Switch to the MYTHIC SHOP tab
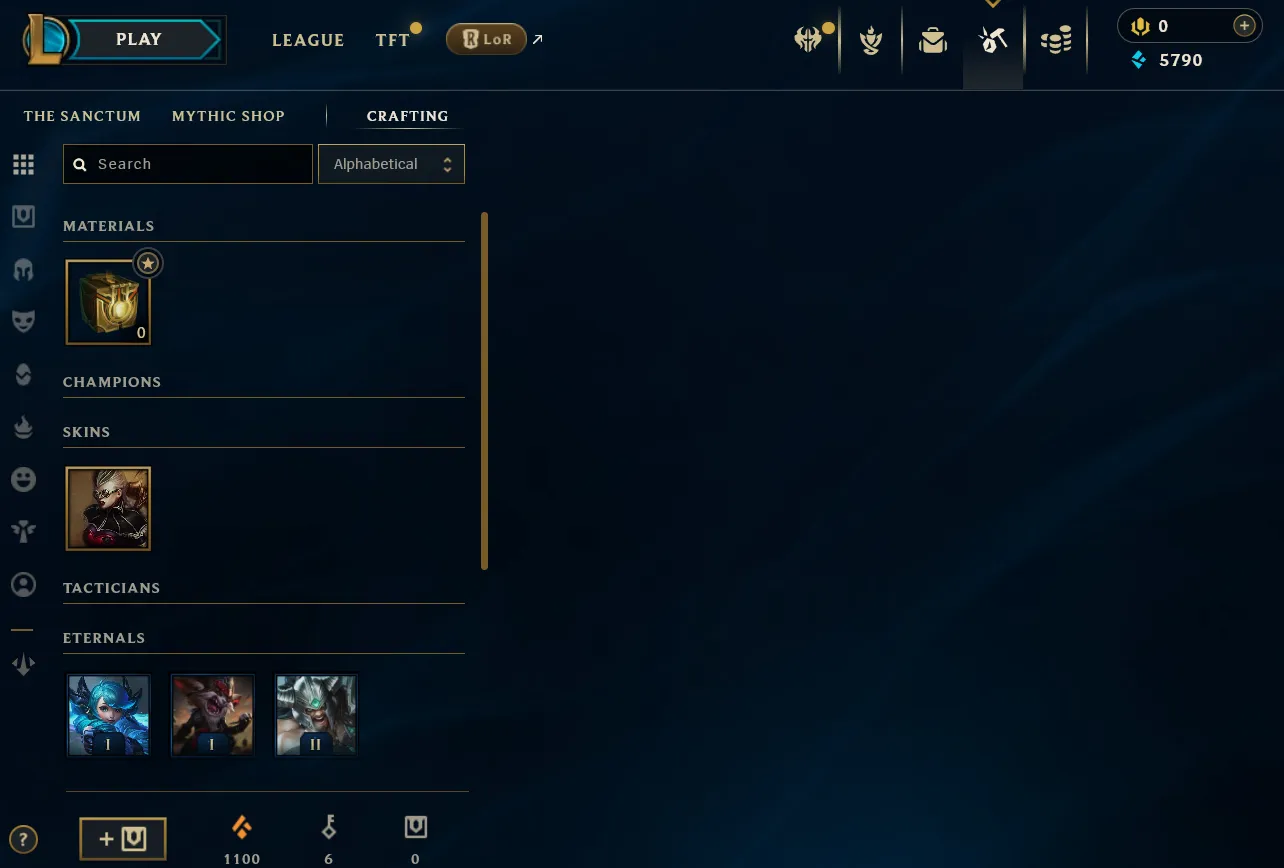This screenshot has height=868, width=1284. (x=228, y=116)
